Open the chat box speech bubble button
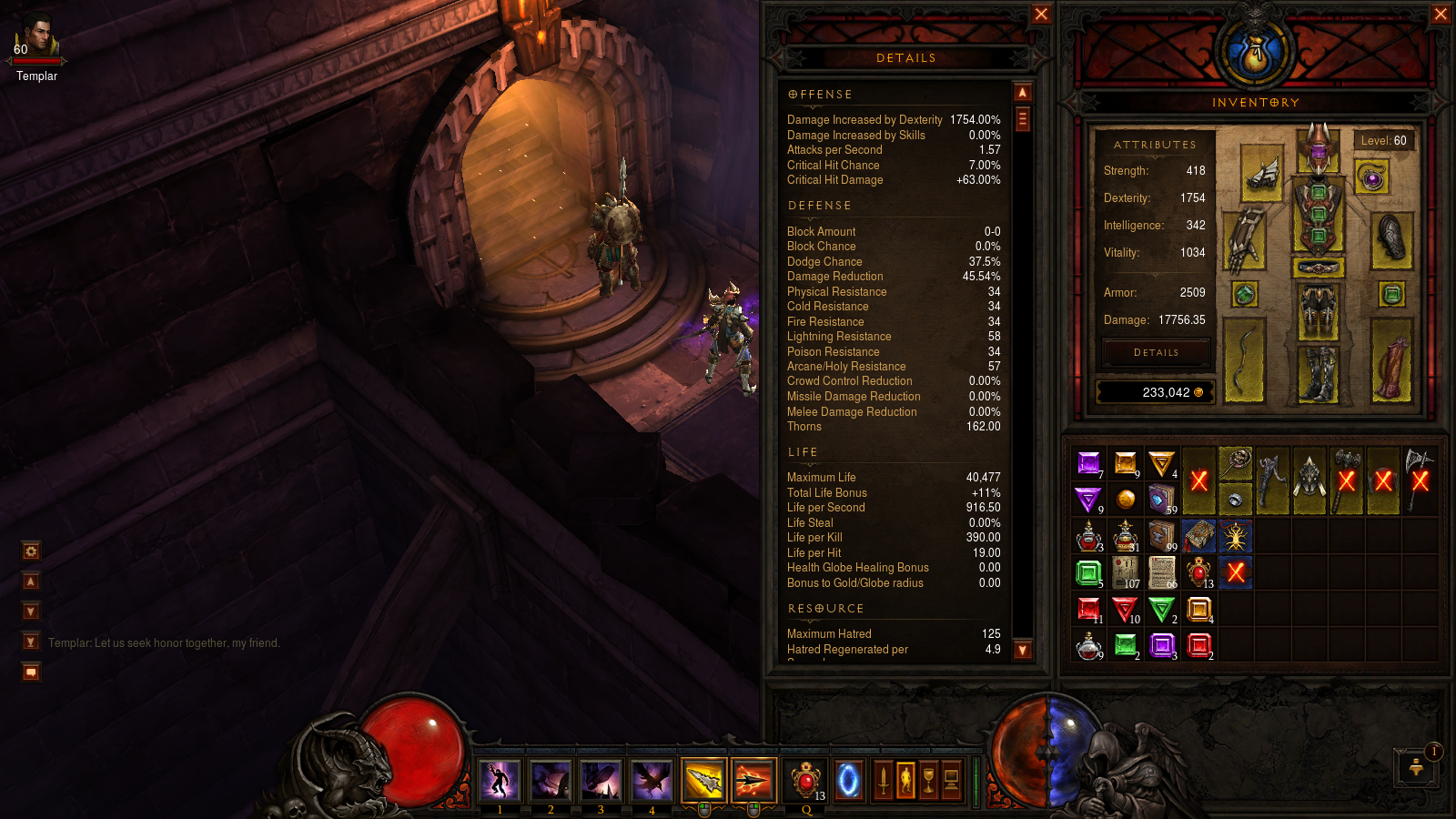The image size is (1456, 819). (31, 672)
